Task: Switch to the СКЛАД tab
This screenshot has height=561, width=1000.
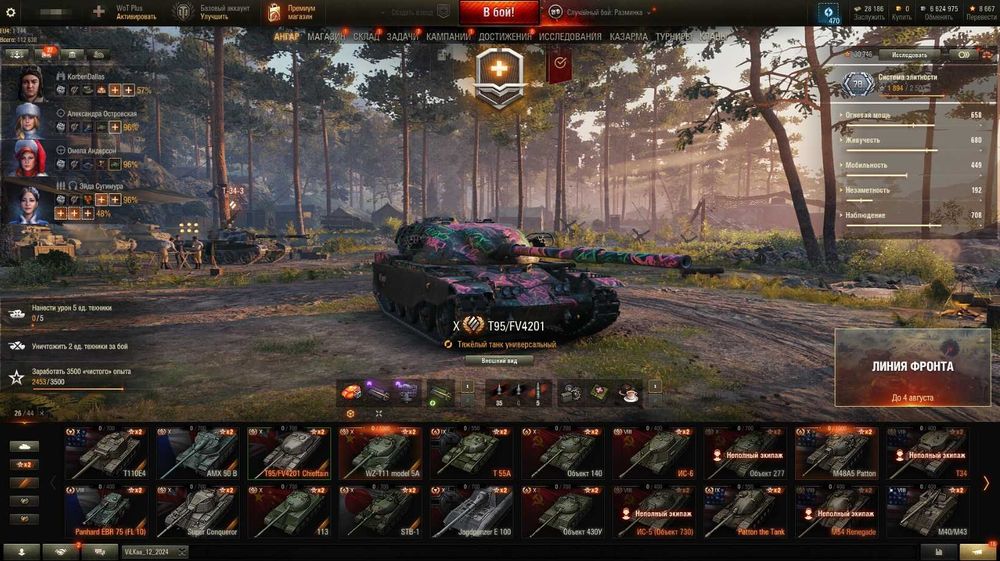Action: point(366,36)
